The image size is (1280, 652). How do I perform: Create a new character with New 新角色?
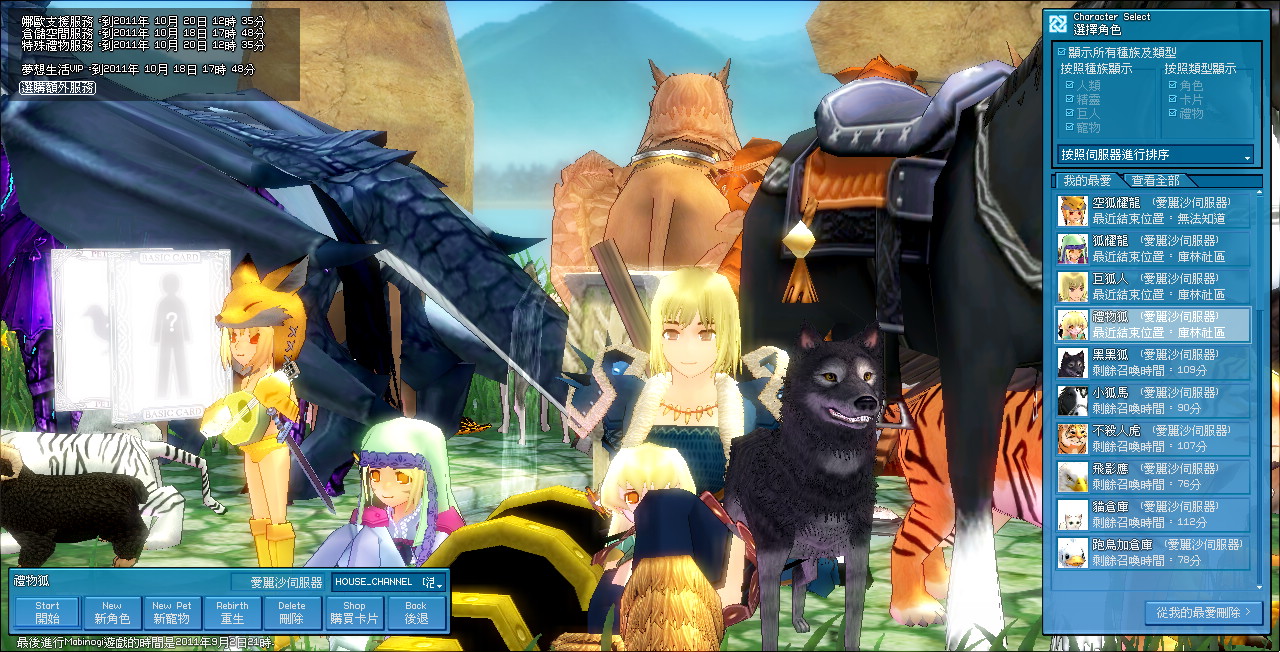coord(112,613)
